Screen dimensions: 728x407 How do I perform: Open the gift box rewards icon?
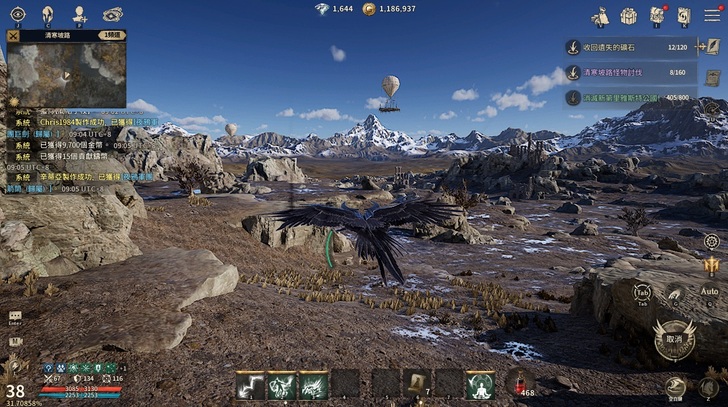(x=628, y=16)
